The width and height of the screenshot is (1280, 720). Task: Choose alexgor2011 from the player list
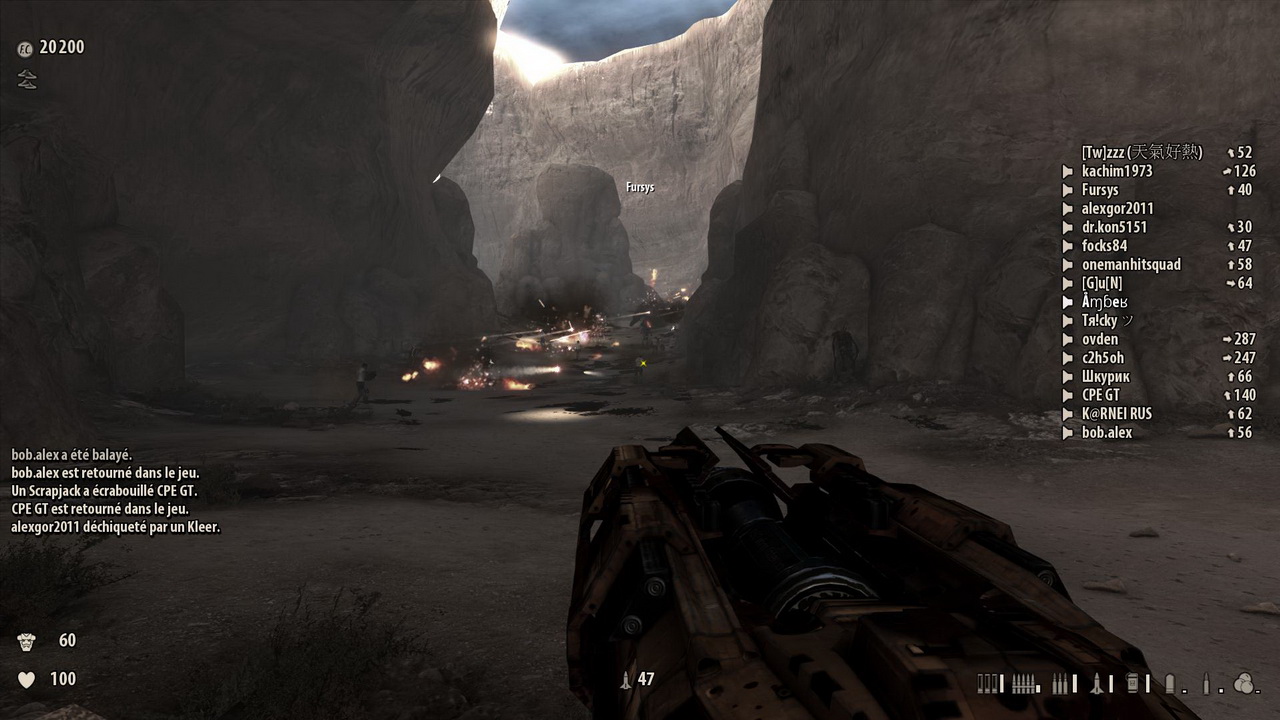tap(1117, 209)
